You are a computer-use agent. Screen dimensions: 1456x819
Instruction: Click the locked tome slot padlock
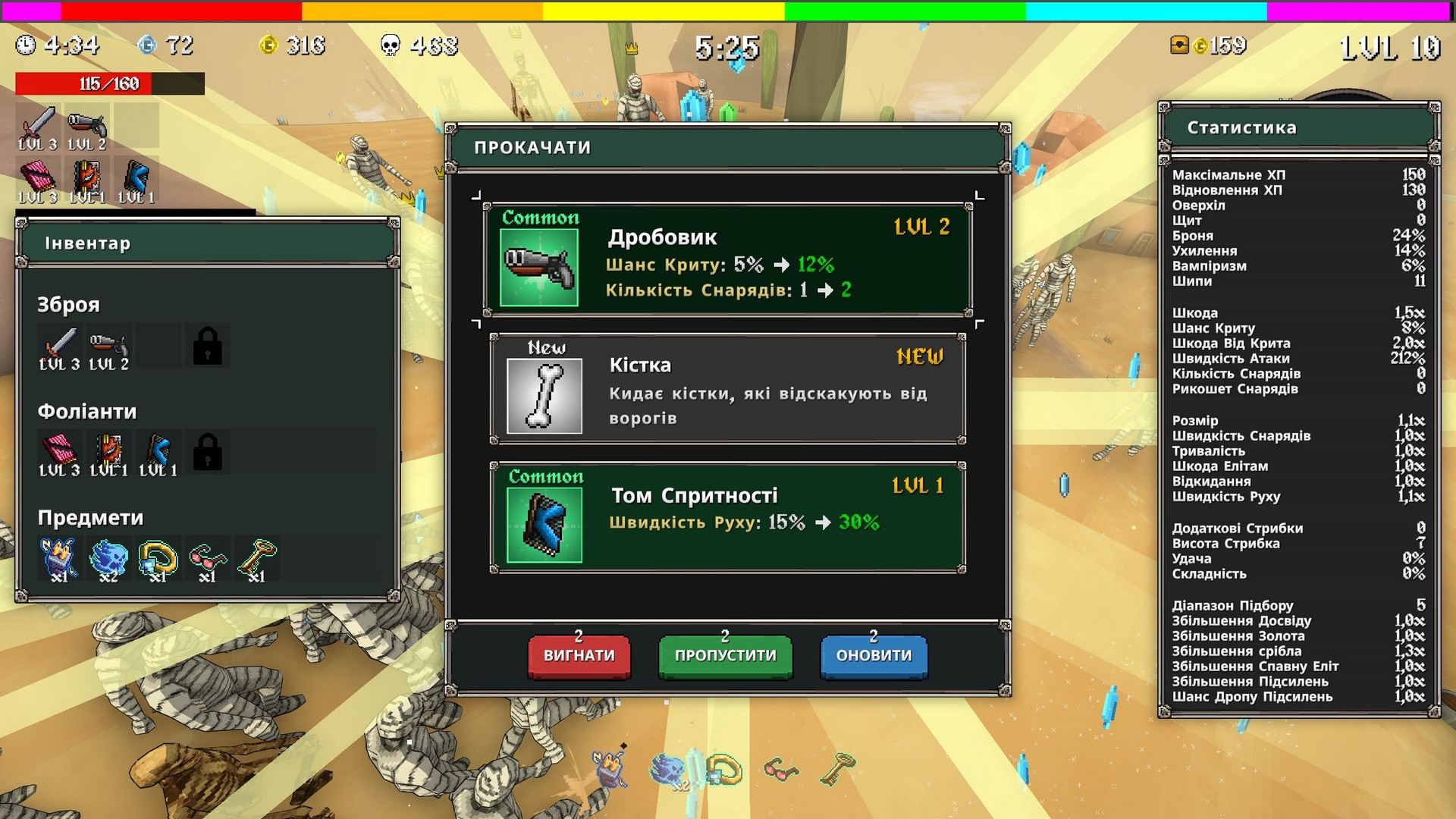pyautogui.click(x=207, y=452)
